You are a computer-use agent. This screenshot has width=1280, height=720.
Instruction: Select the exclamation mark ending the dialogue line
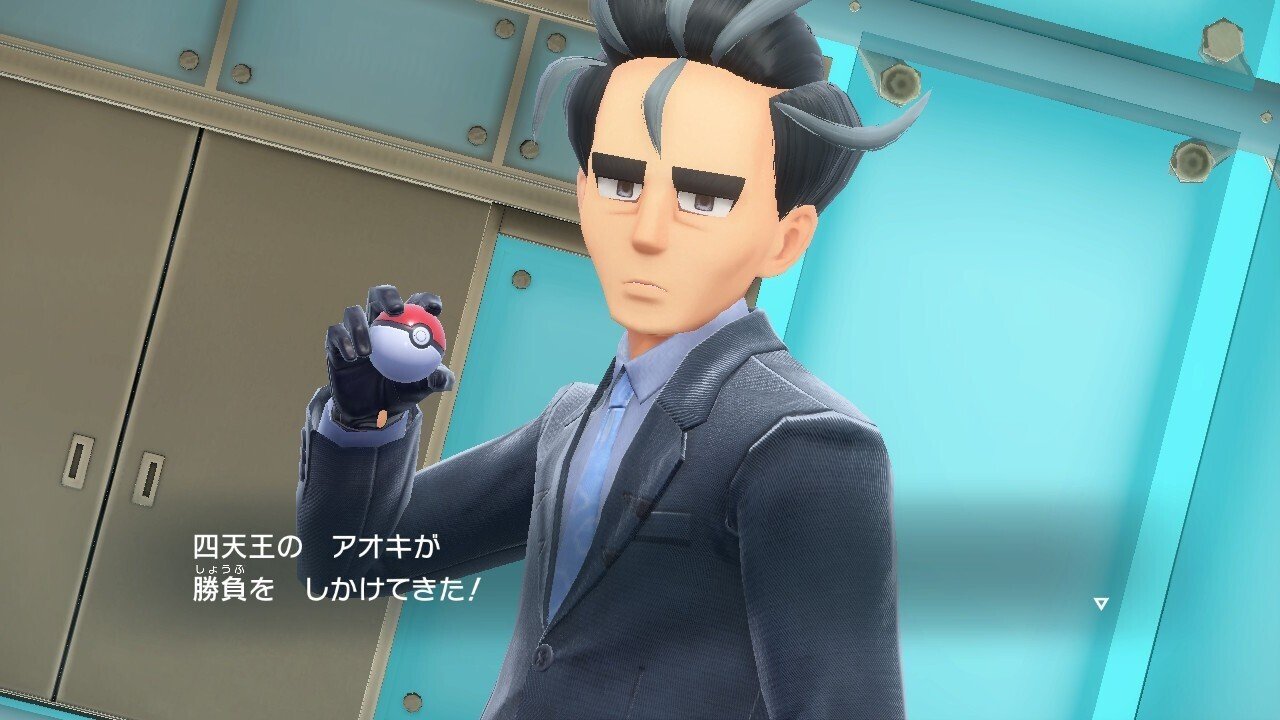coord(475,590)
